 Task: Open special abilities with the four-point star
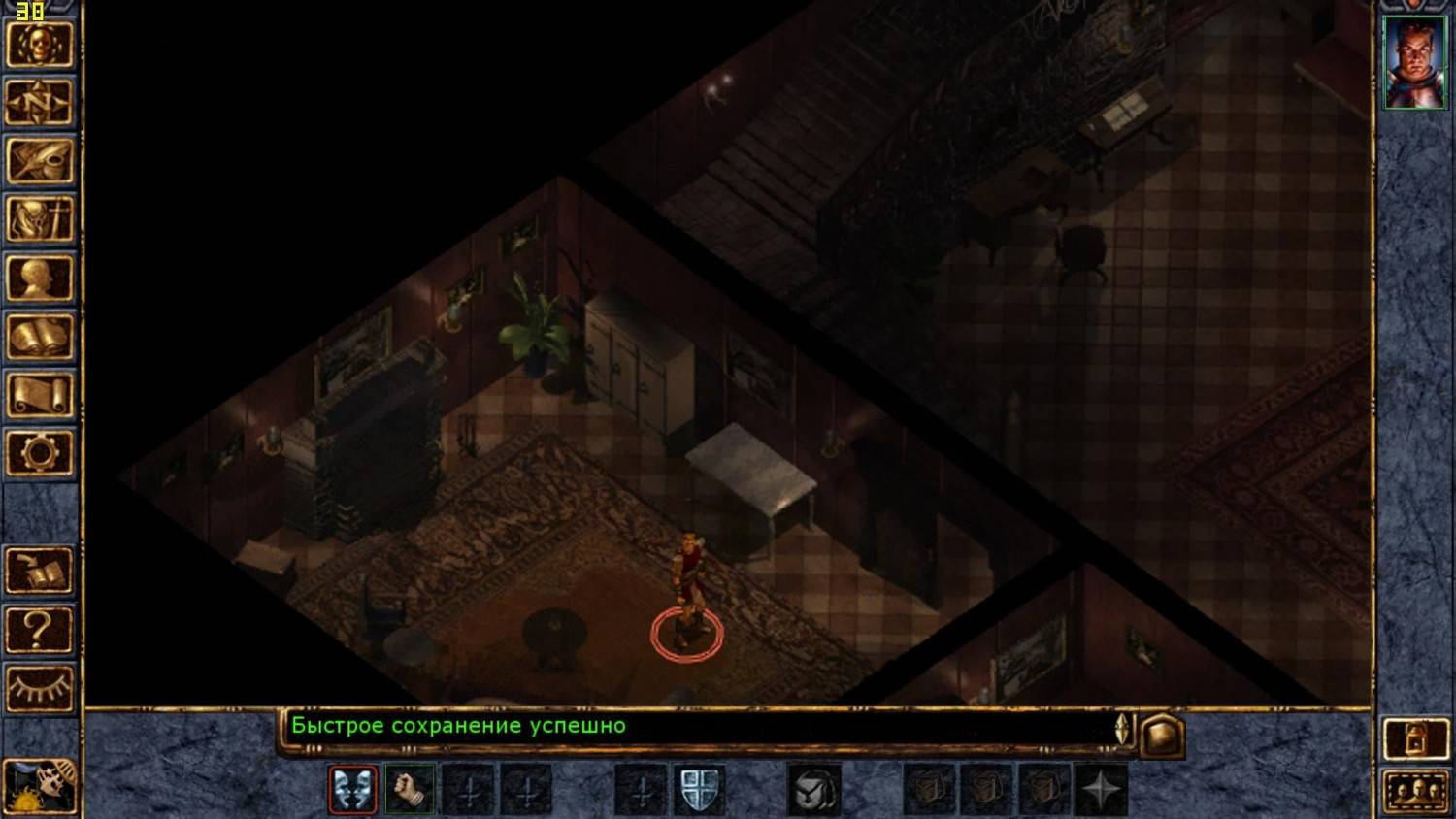click(1101, 789)
